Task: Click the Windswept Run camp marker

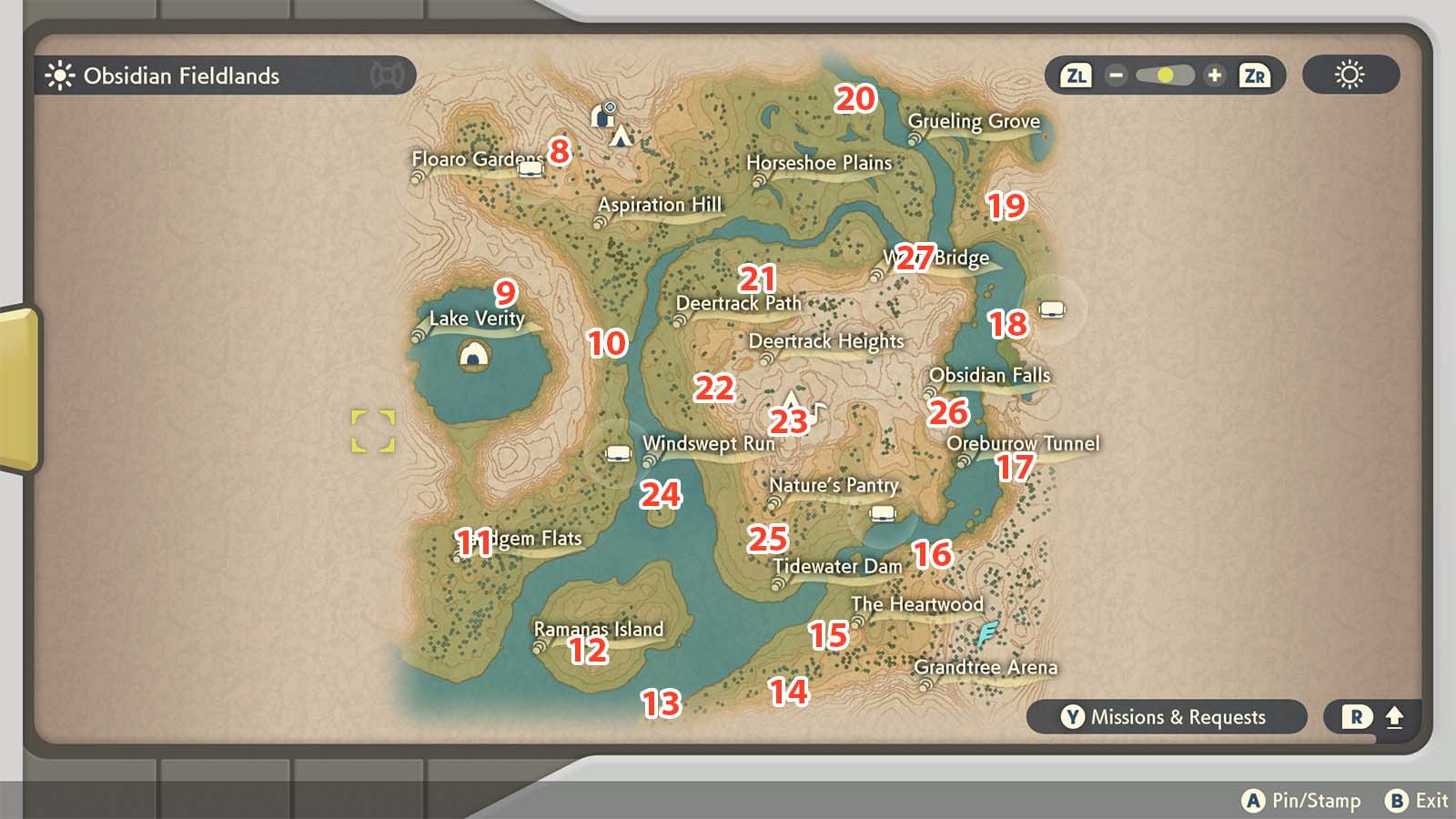Action: point(617,454)
